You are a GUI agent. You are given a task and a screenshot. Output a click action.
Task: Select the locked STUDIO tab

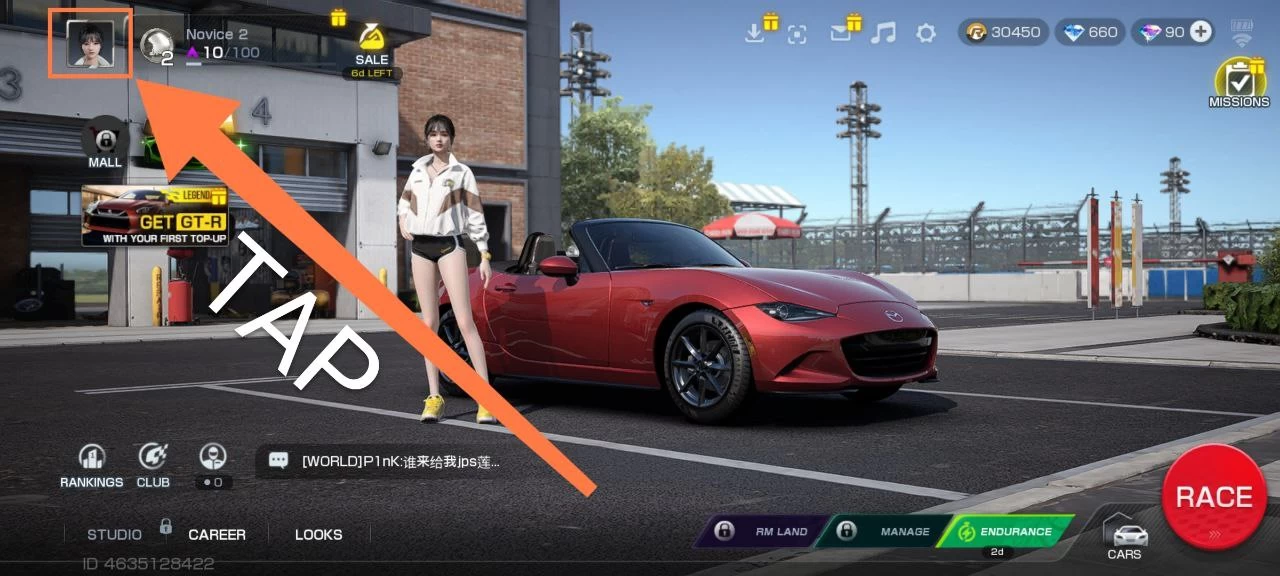point(116,534)
